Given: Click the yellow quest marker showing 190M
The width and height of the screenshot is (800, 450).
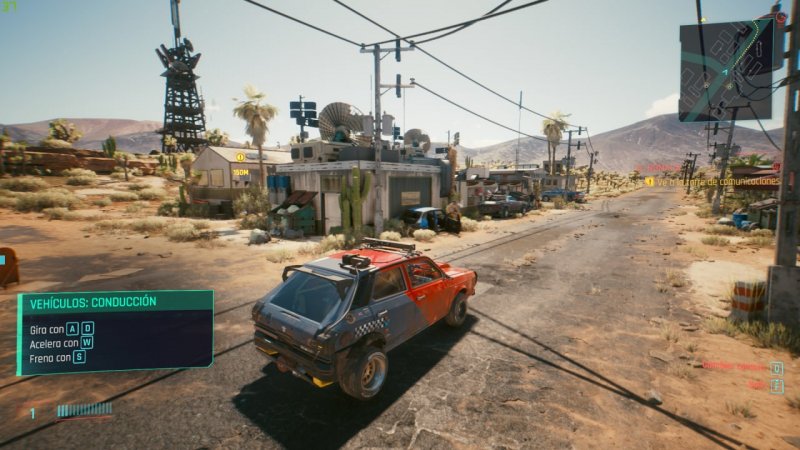Looking at the screenshot, I should pos(240,158).
